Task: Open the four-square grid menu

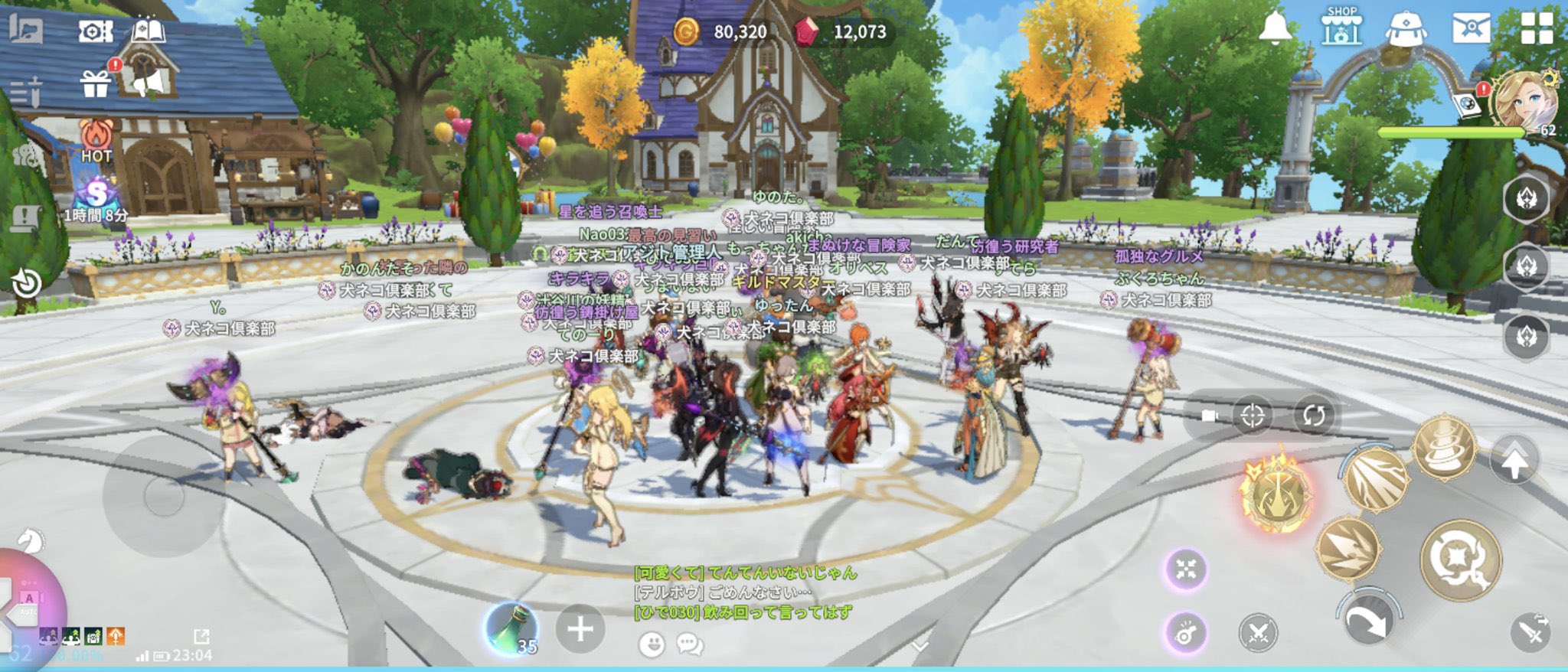Action: click(1536, 28)
